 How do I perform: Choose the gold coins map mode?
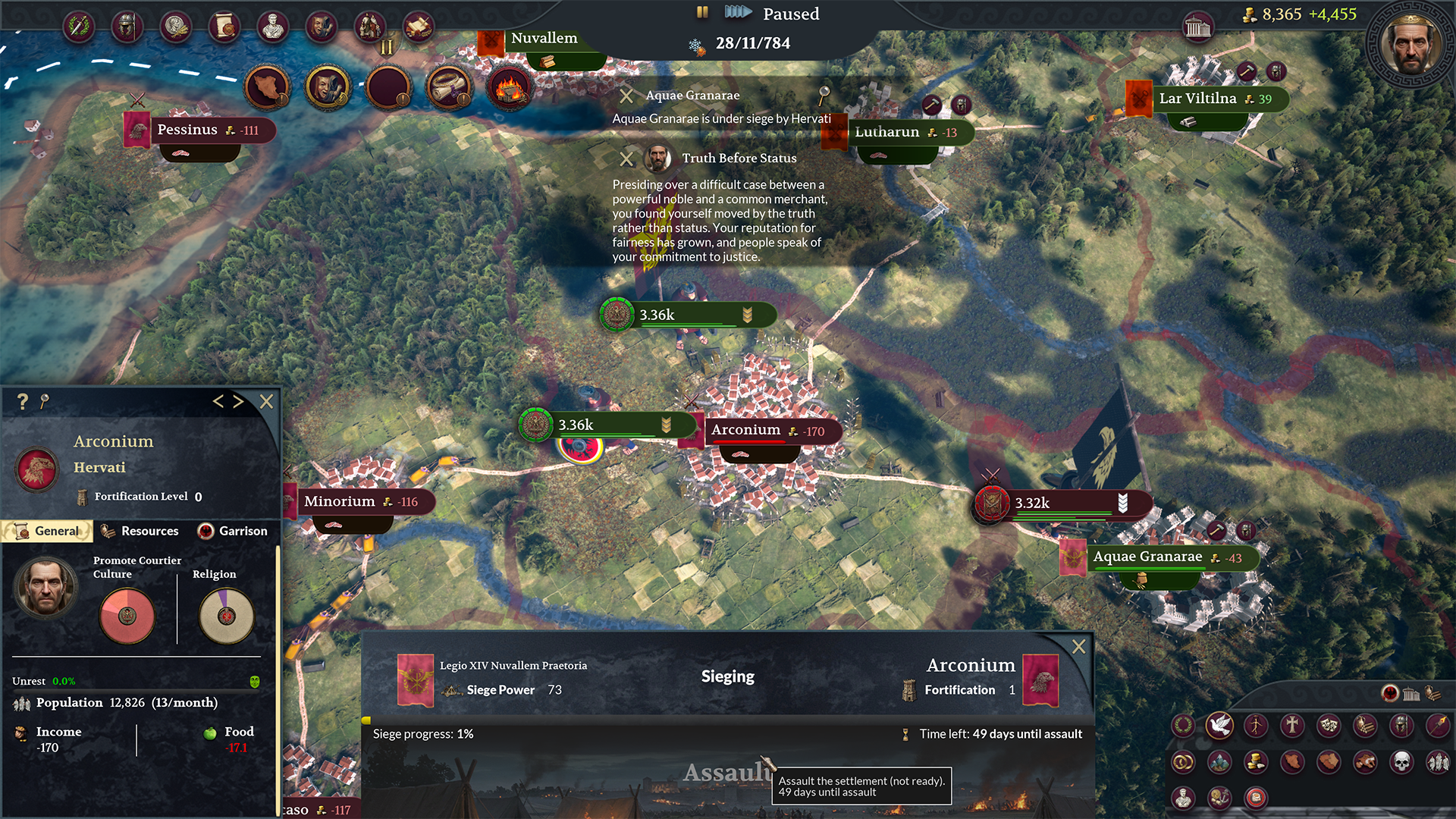(1256, 761)
